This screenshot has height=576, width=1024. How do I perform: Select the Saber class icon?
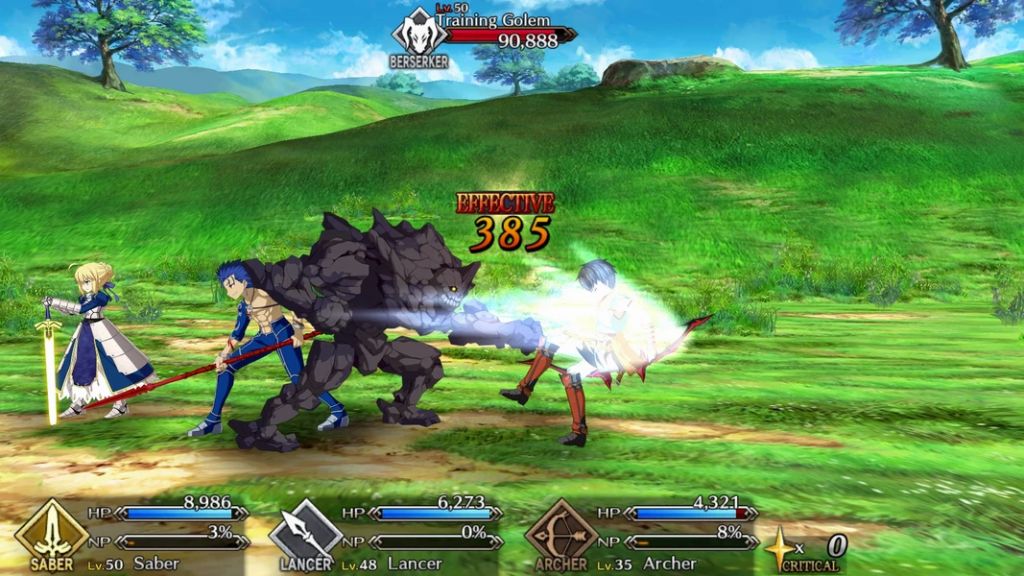(x=50, y=532)
